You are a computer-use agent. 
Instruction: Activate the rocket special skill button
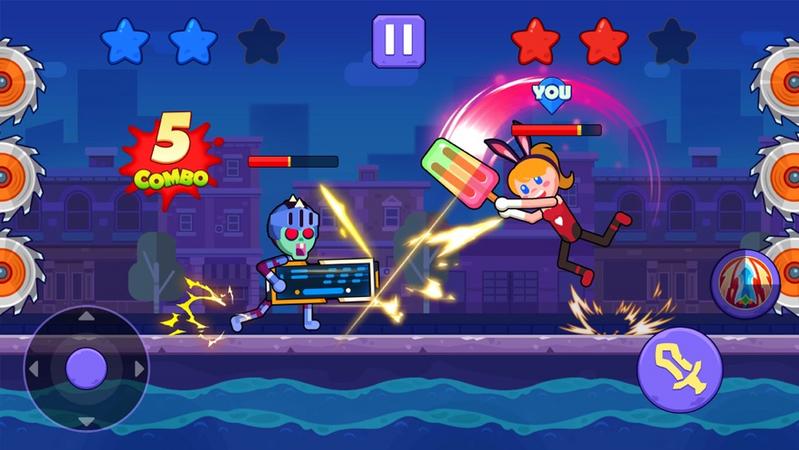click(x=745, y=283)
